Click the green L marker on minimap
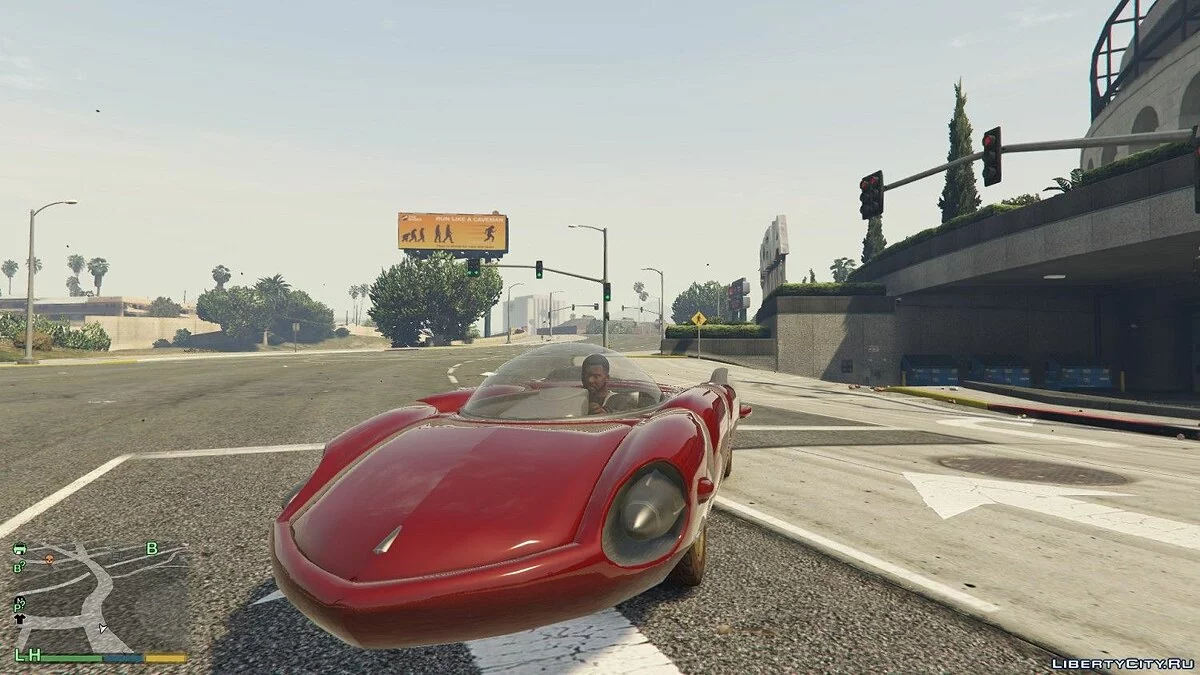1200x675 pixels. coord(19,655)
